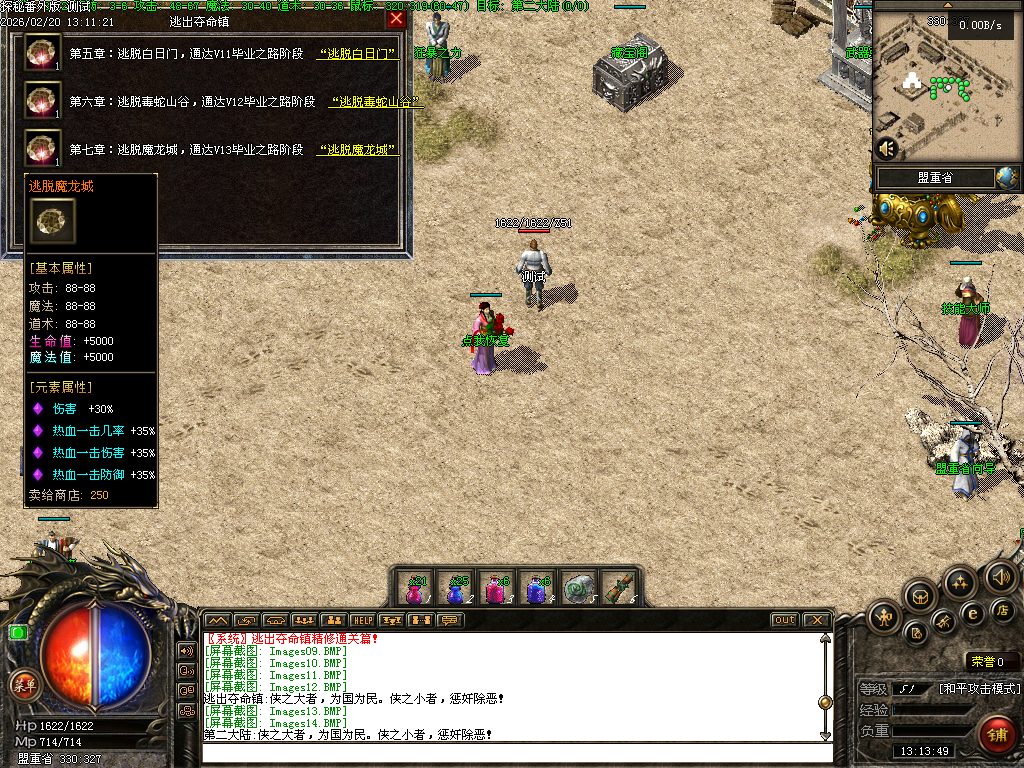Close the 逃出夺命镇 quest window

point(396,19)
